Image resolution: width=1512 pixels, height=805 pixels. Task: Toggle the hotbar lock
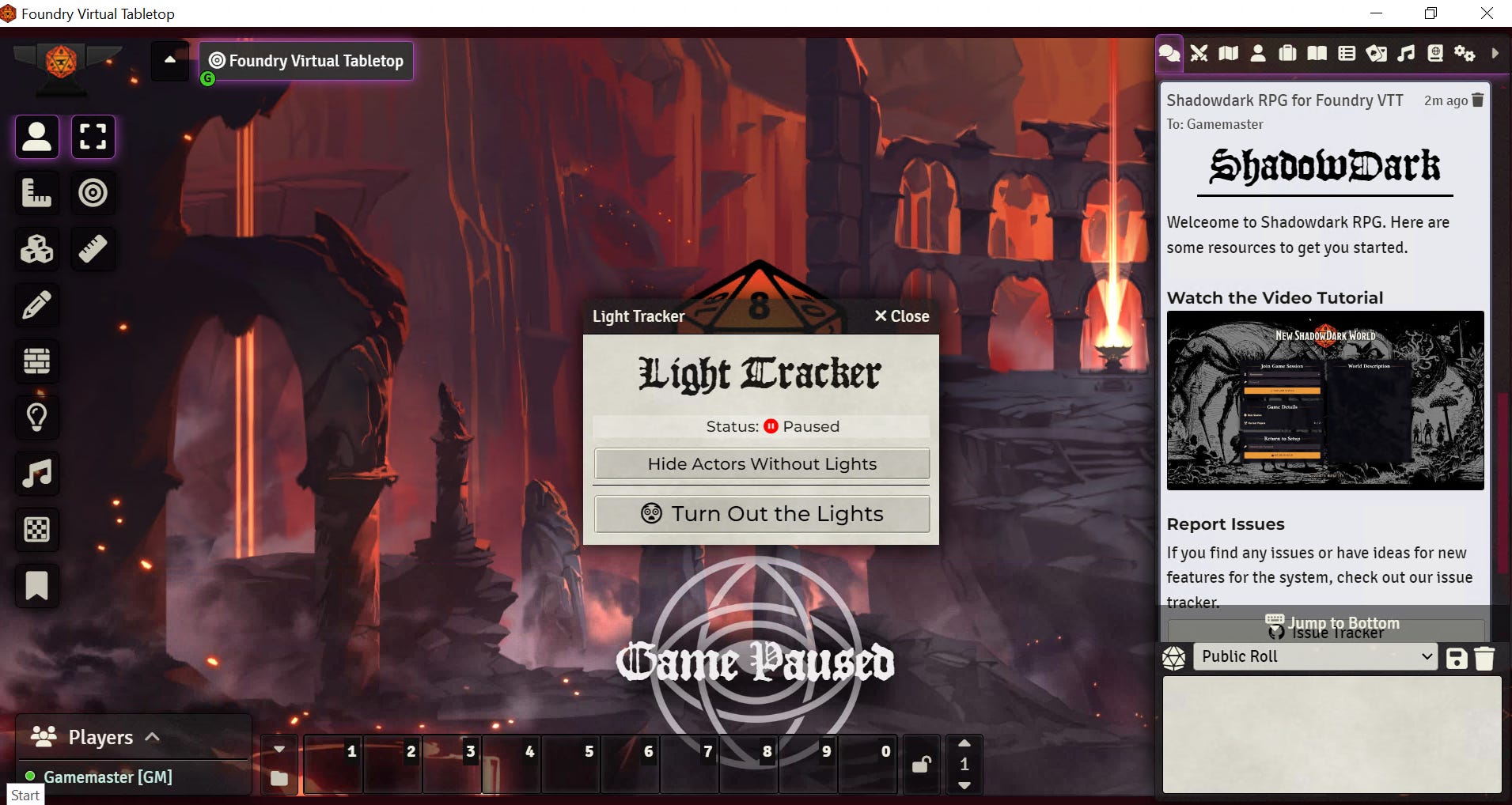pyautogui.click(x=920, y=765)
